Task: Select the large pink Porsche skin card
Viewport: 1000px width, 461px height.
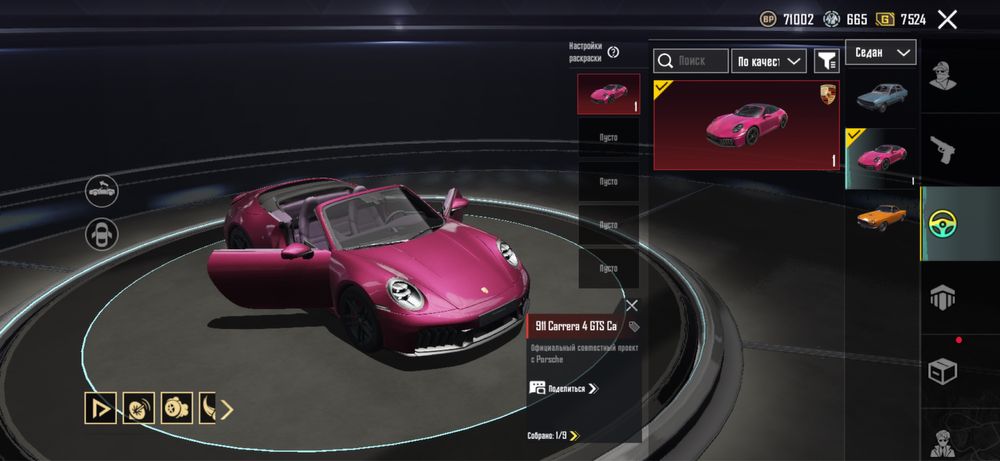Action: tap(746, 125)
